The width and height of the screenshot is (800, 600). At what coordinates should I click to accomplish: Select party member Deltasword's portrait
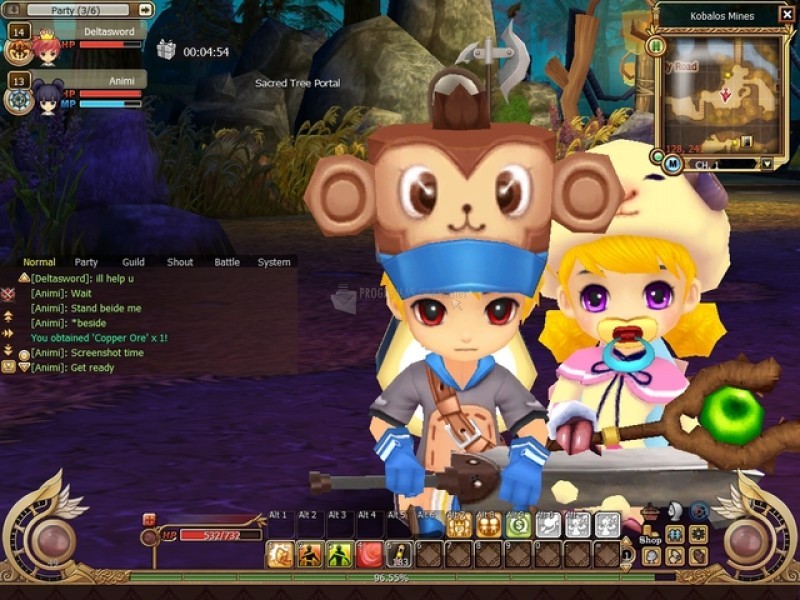[x=45, y=48]
